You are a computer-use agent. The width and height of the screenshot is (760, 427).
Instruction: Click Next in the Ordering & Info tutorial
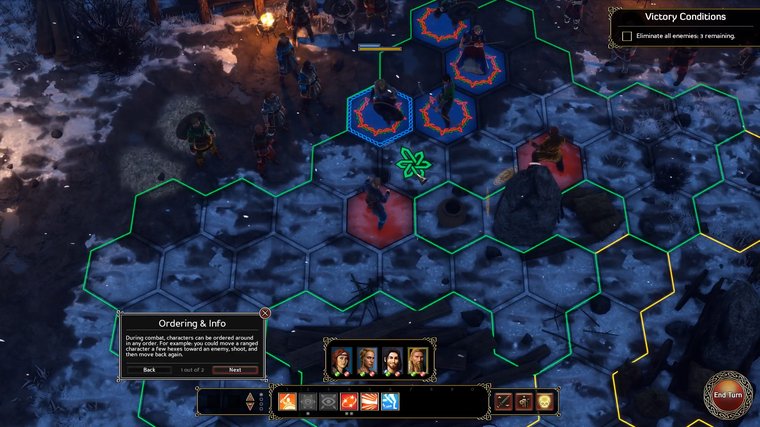[x=235, y=369]
